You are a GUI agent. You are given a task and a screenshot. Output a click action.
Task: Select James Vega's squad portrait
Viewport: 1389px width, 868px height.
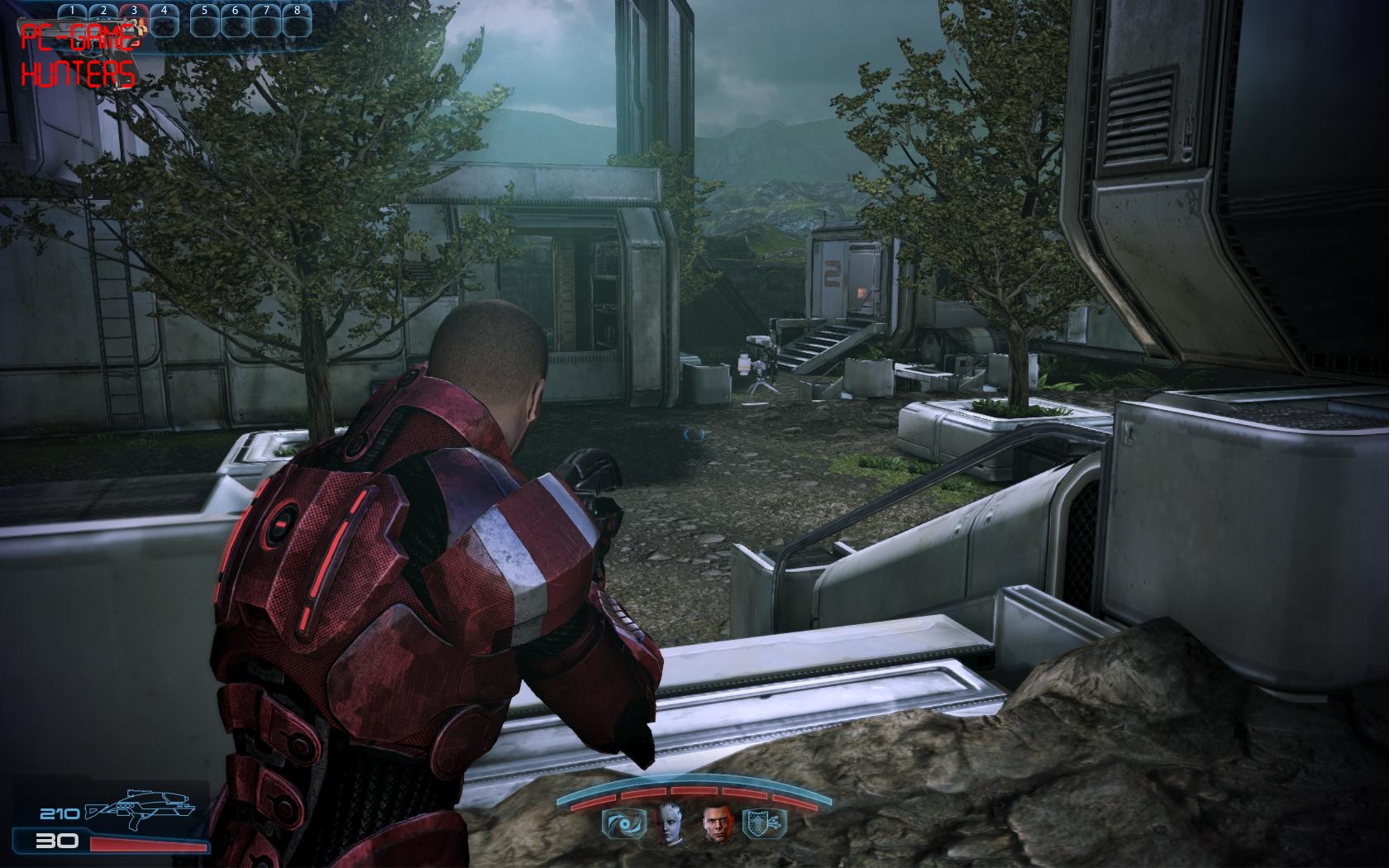coord(716,823)
